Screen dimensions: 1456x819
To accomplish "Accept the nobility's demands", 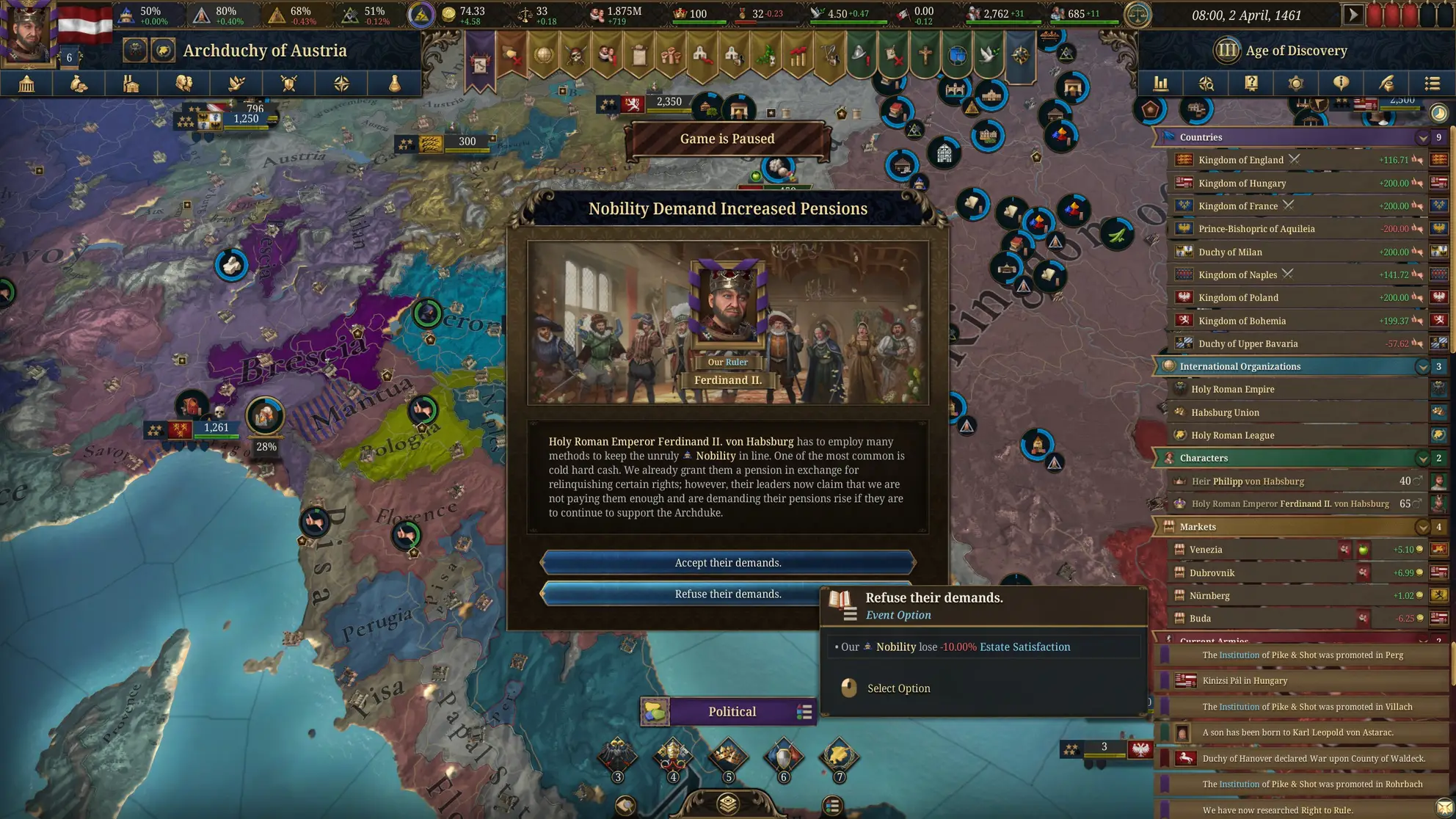I will click(x=727, y=562).
